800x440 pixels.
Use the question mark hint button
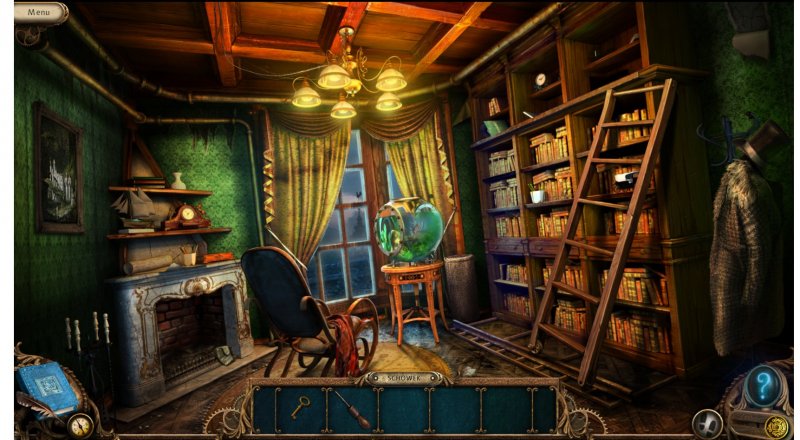(x=763, y=386)
